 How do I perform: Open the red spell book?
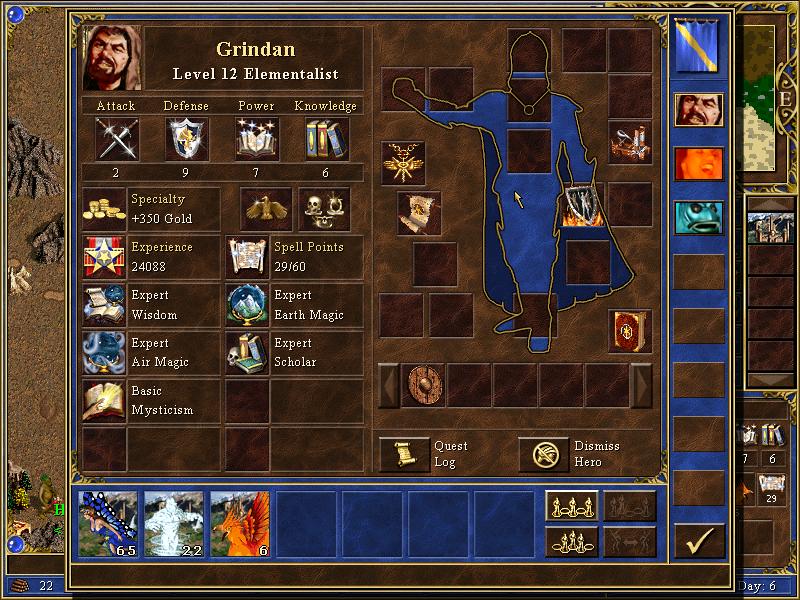pyautogui.click(x=630, y=331)
